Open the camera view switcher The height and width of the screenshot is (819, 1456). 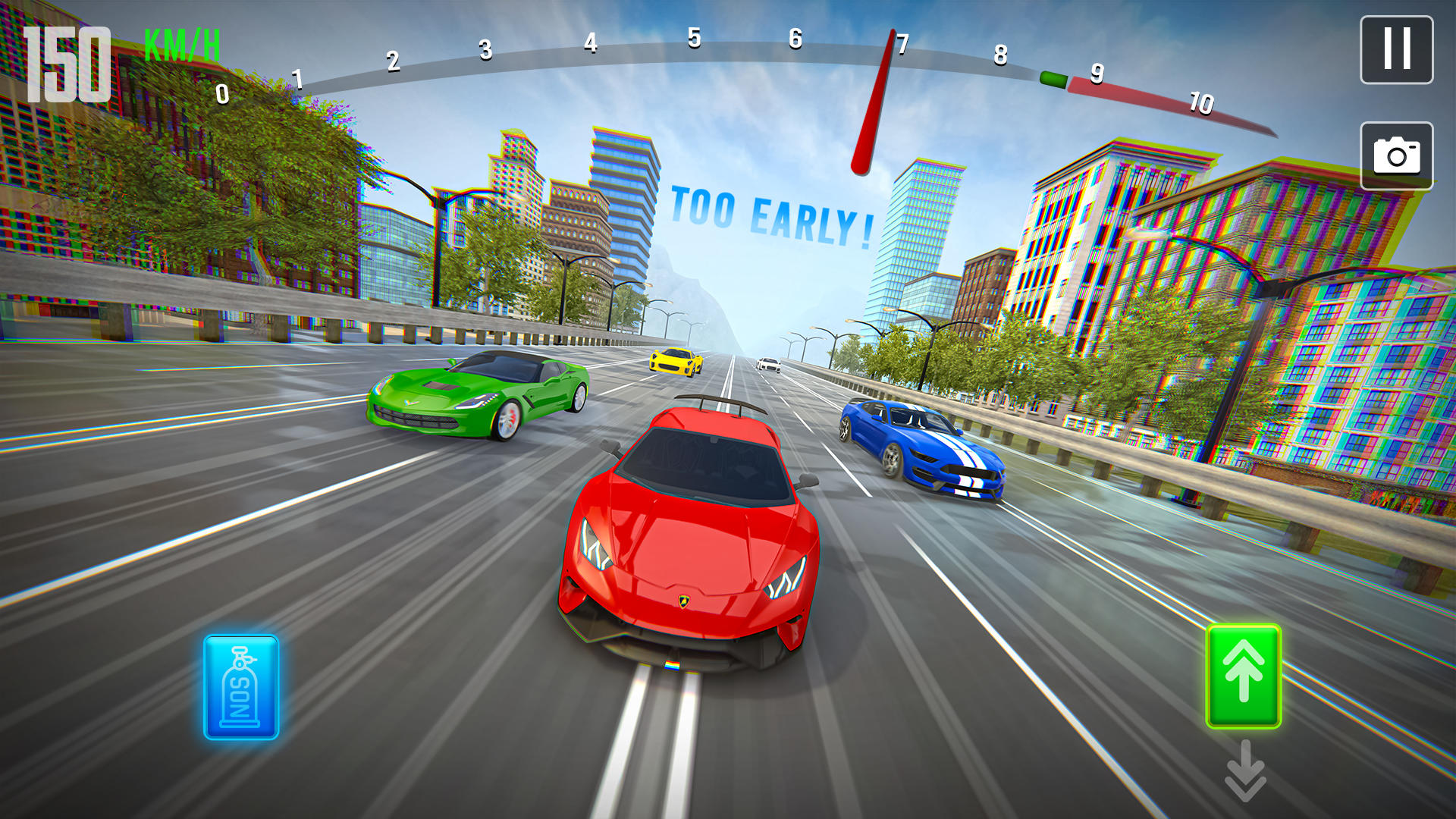click(1398, 155)
